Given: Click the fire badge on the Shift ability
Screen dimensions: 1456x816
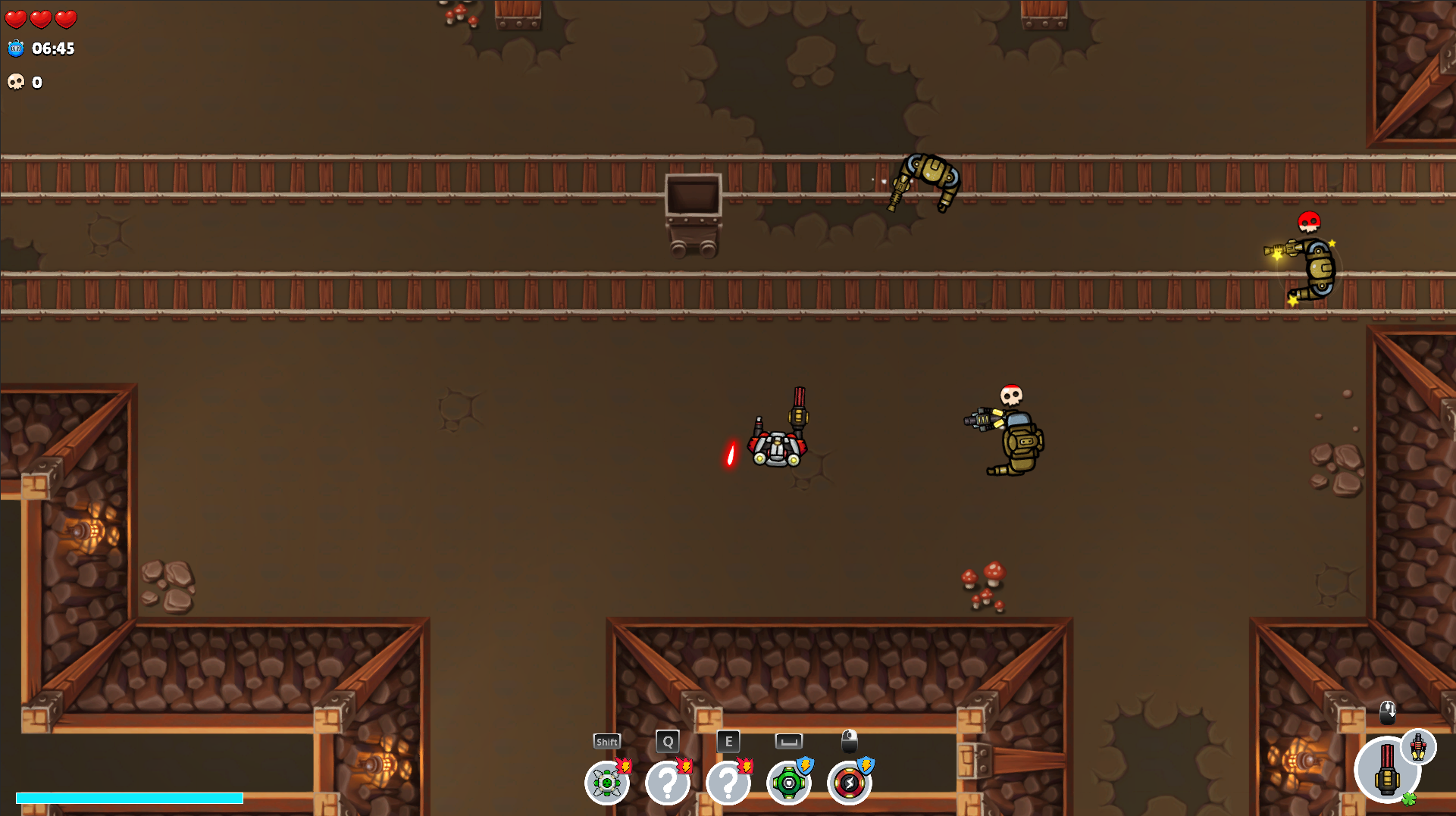Looking at the screenshot, I should pos(623,764).
